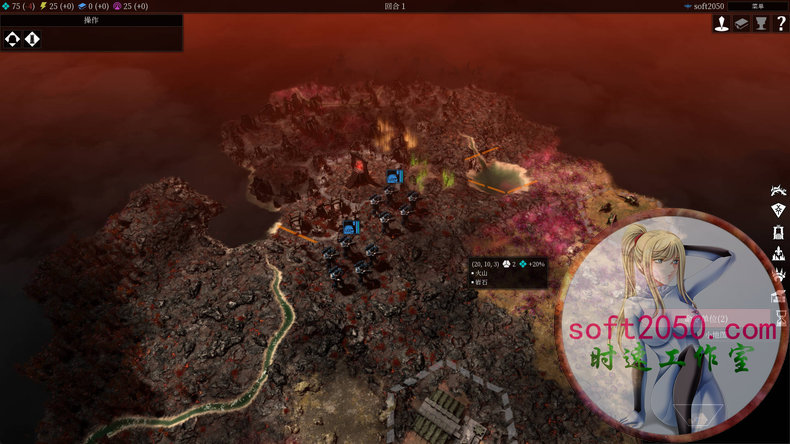Select the second diamond action icon under 操作

coord(32,39)
